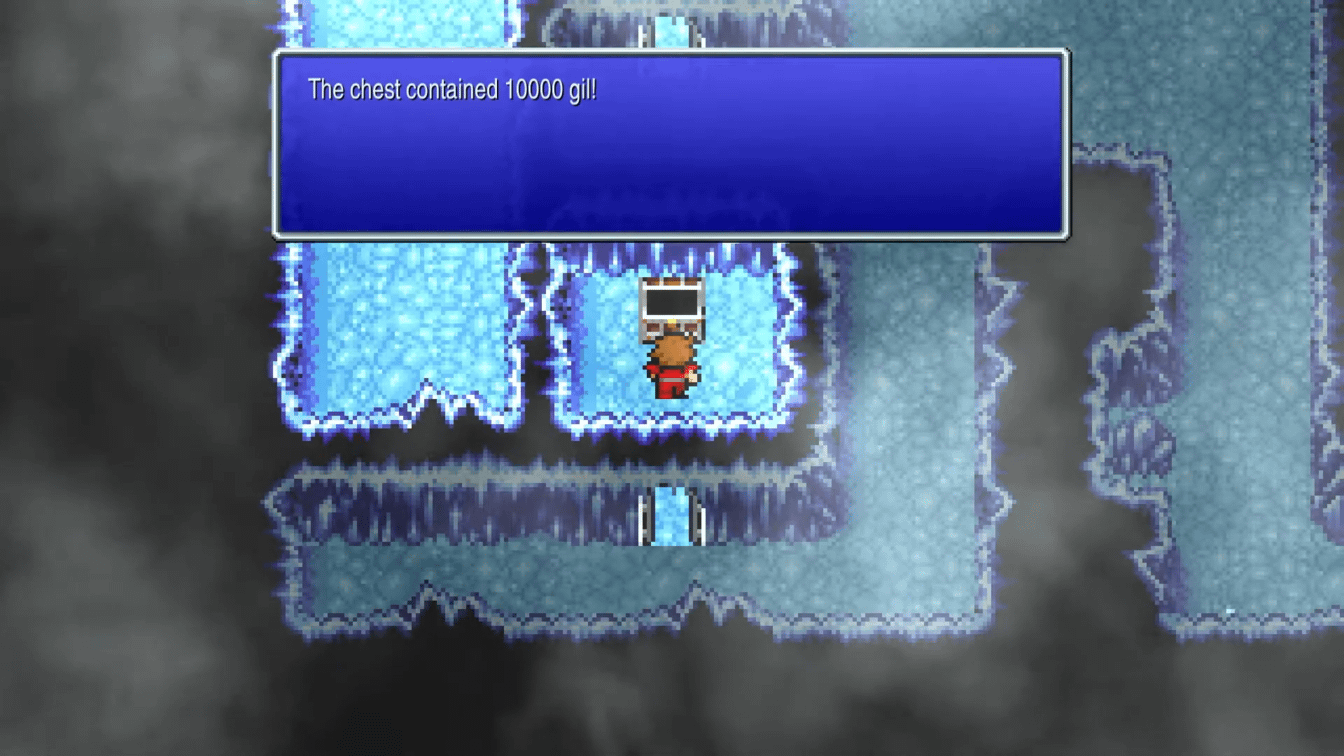Dismiss the "chest contained 10000 gil" message box
The image size is (1344, 756).
(670, 145)
